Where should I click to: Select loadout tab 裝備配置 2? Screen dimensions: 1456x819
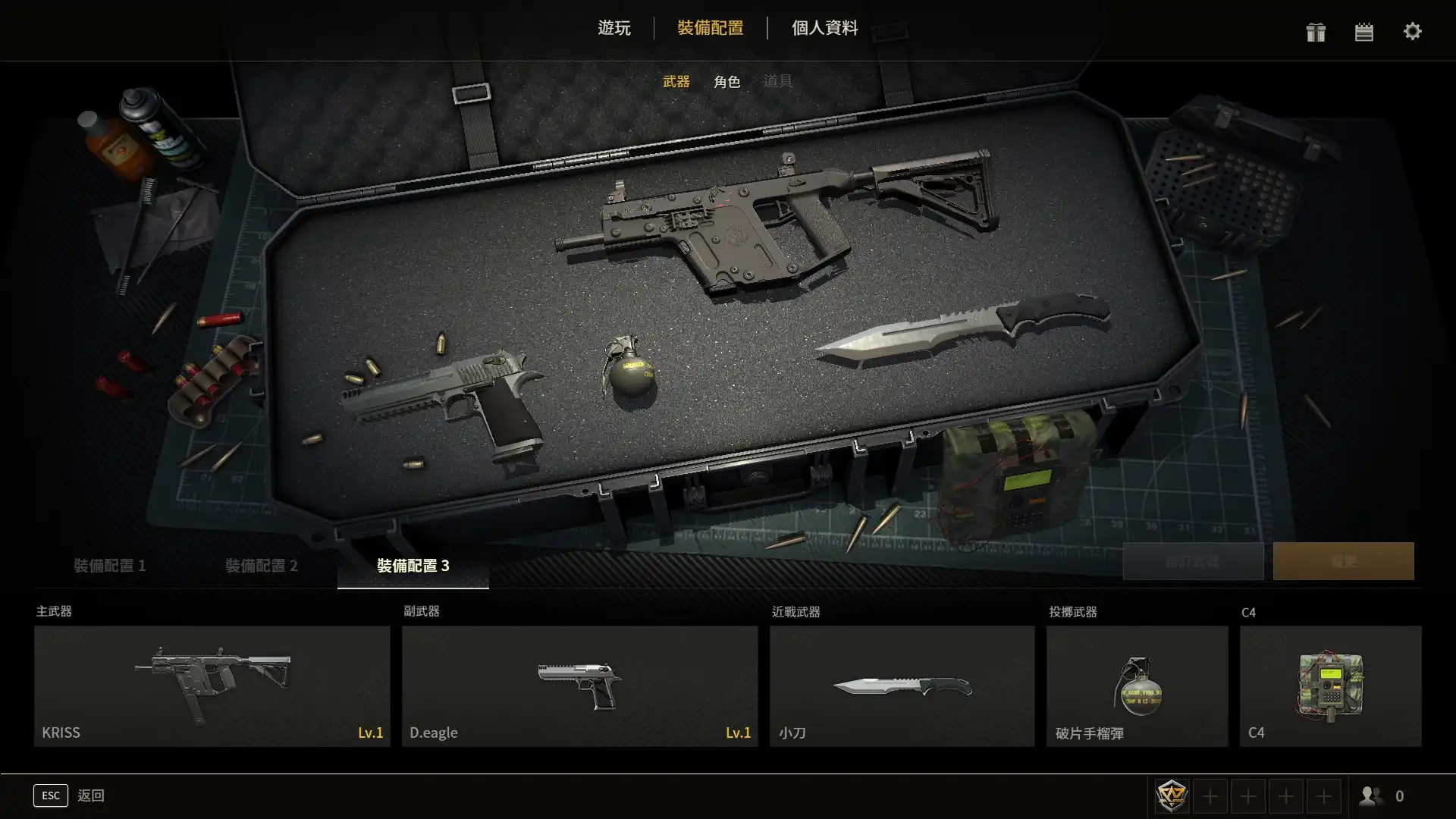click(261, 566)
